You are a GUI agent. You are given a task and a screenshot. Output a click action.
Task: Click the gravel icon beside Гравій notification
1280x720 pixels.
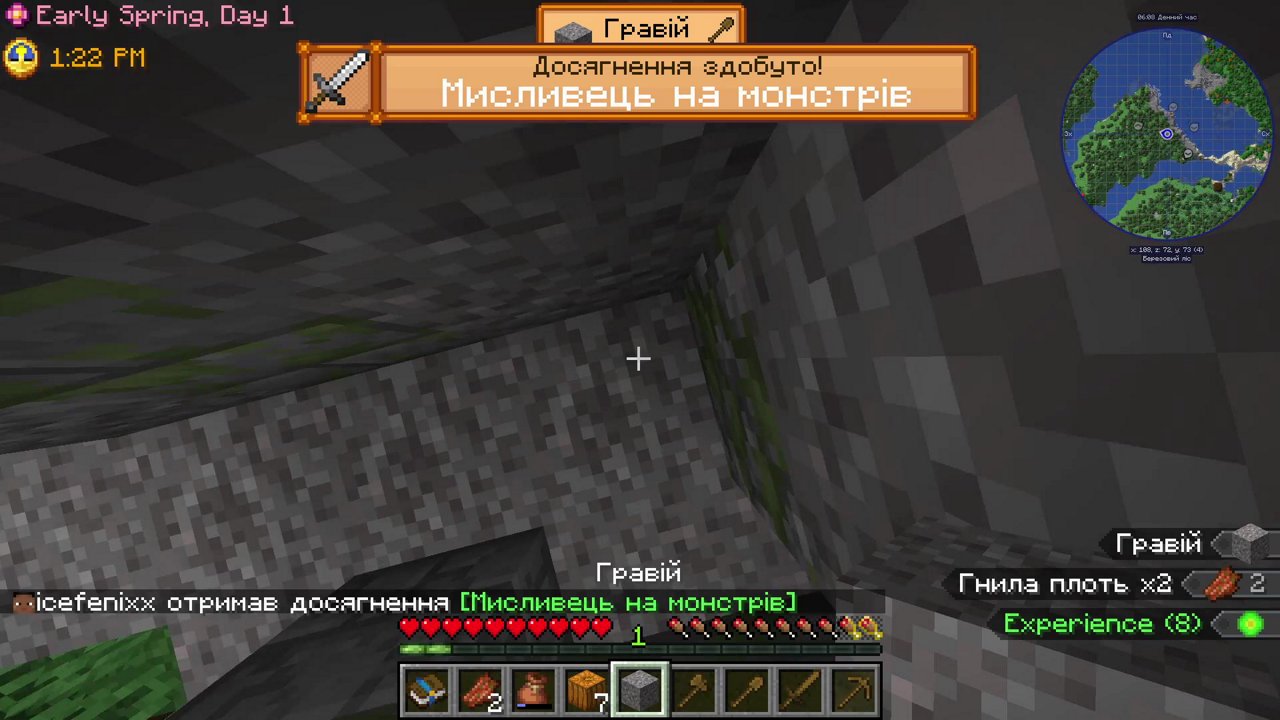pos(1243,544)
